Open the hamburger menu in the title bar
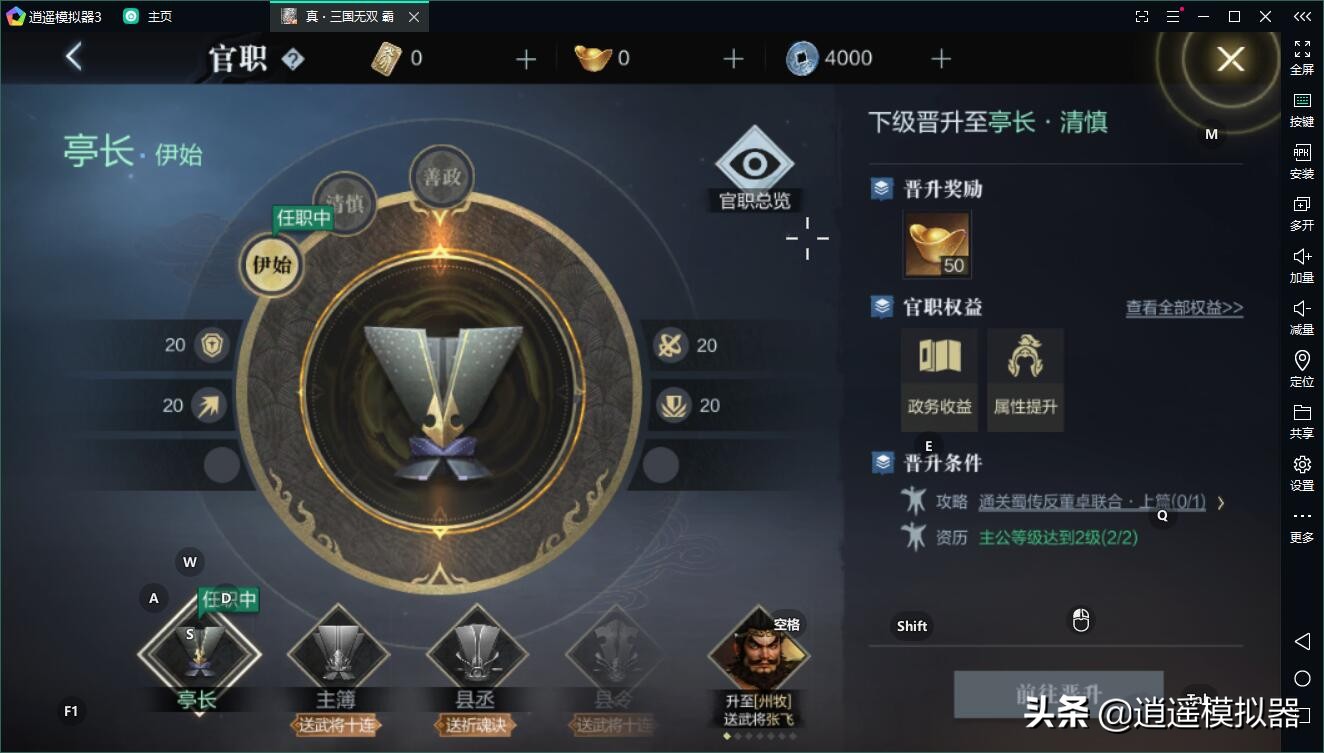1324x753 pixels. pyautogui.click(x=1173, y=16)
